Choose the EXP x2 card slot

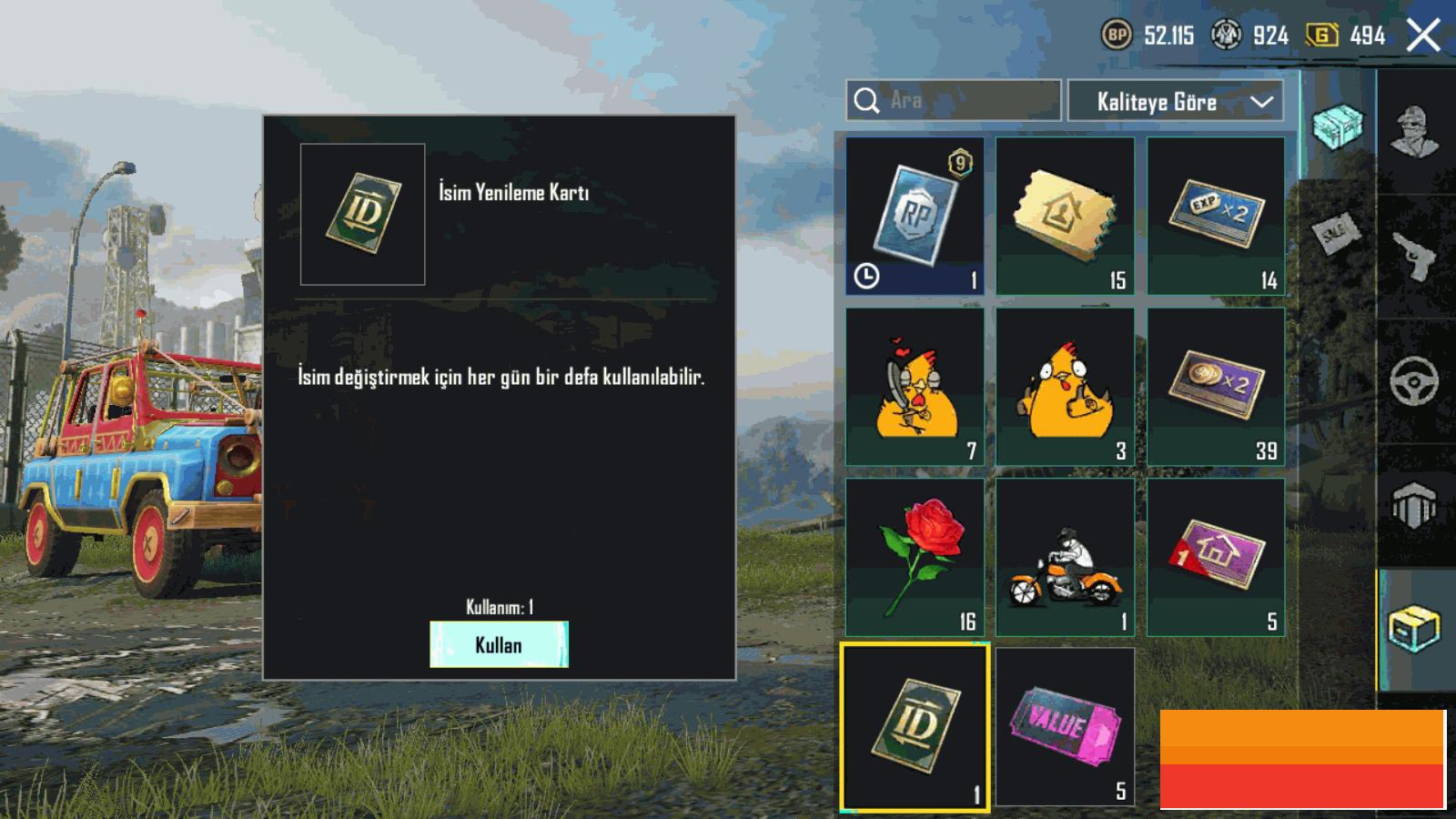click(1216, 216)
